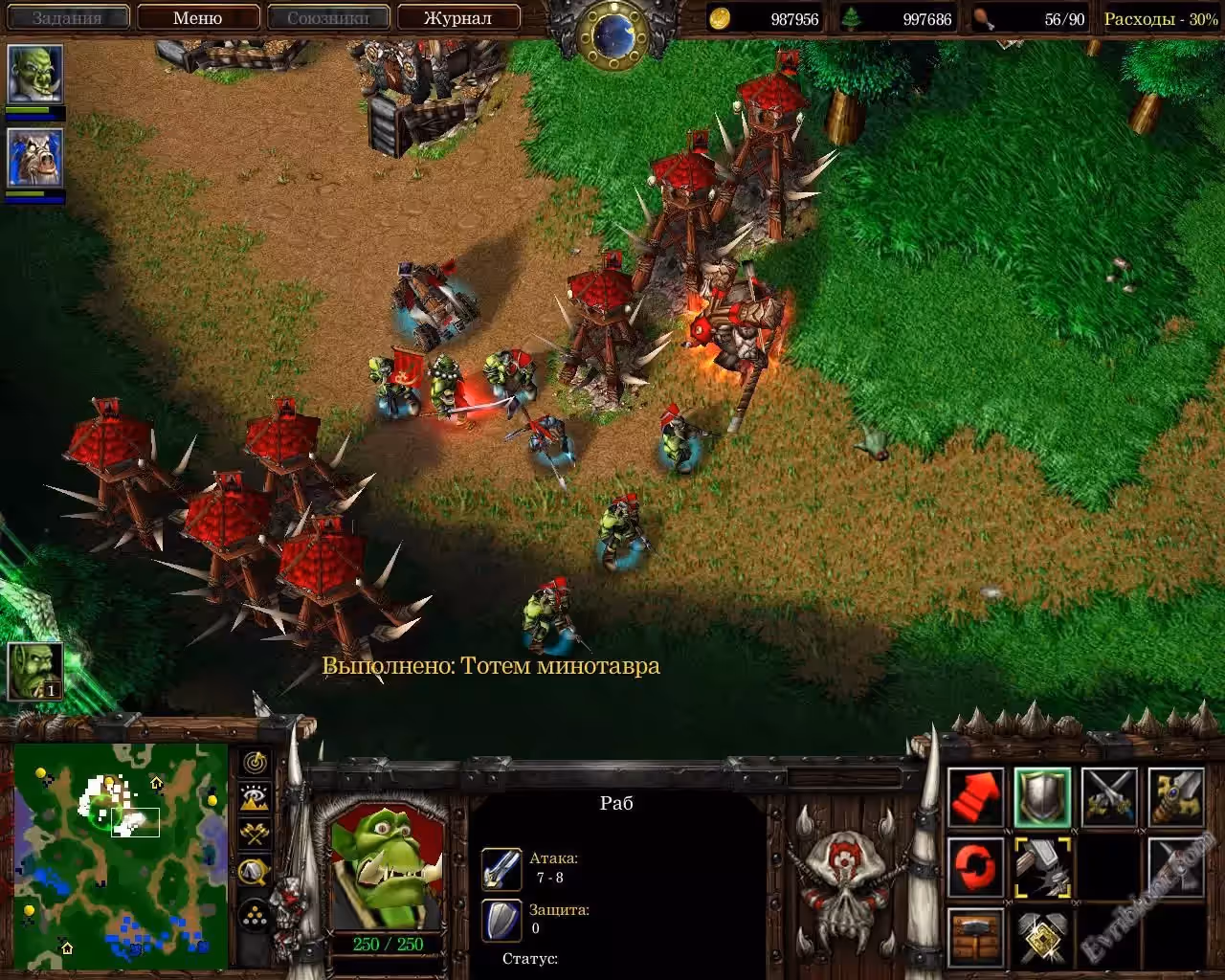Toggle minimap terrain display
1225x980 pixels.
pyautogui.click(x=255, y=798)
